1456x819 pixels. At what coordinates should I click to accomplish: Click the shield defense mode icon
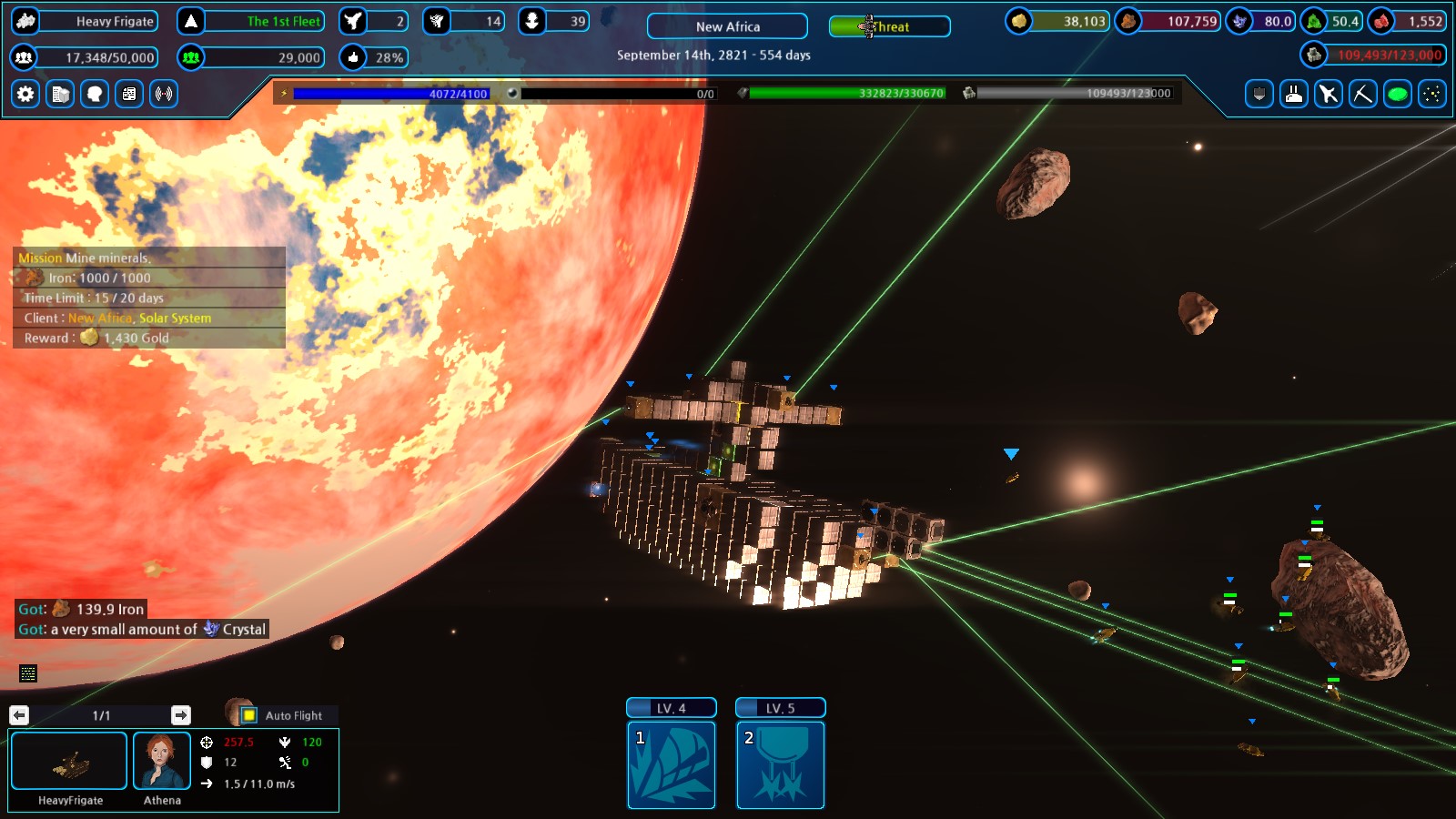tap(1259, 95)
